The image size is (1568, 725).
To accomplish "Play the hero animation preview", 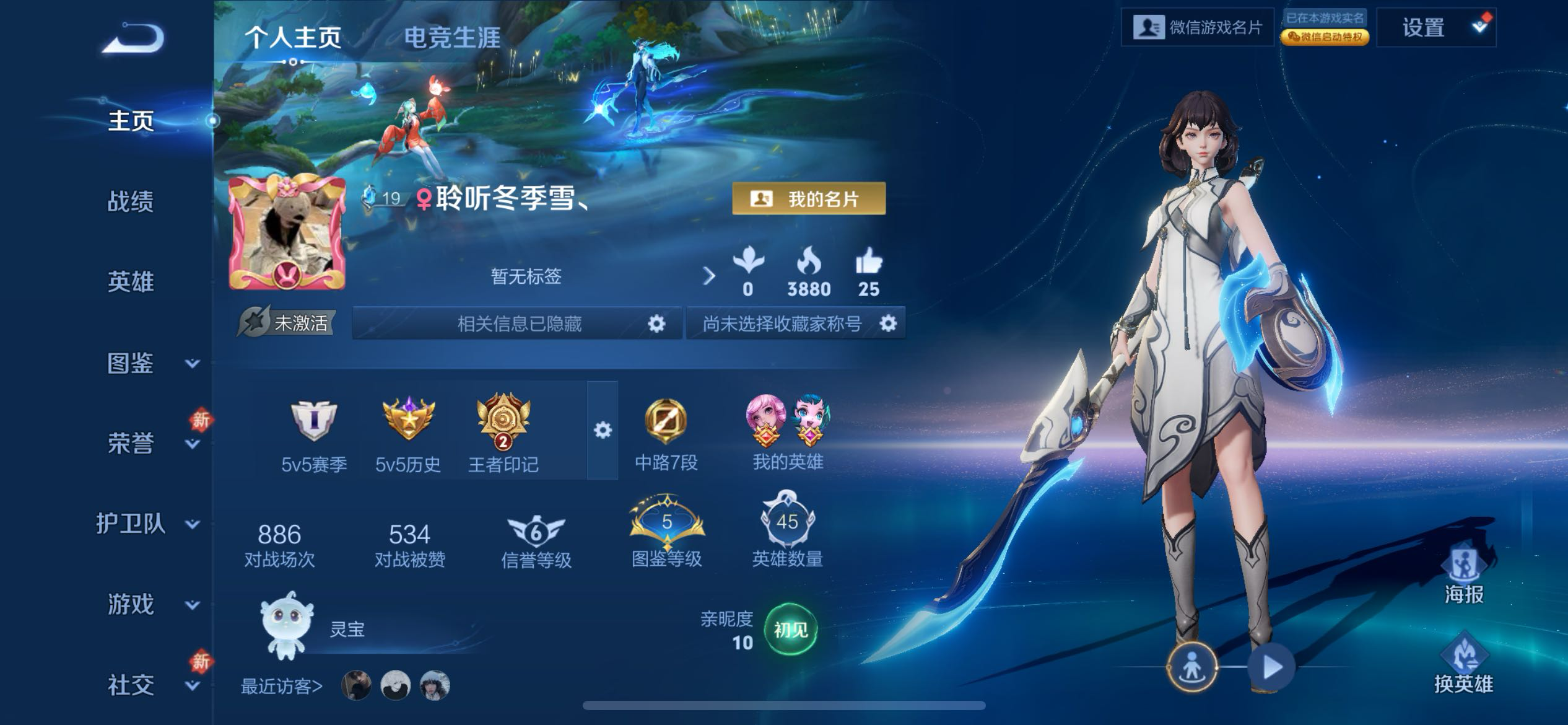I will click(x=1271, y=667).
